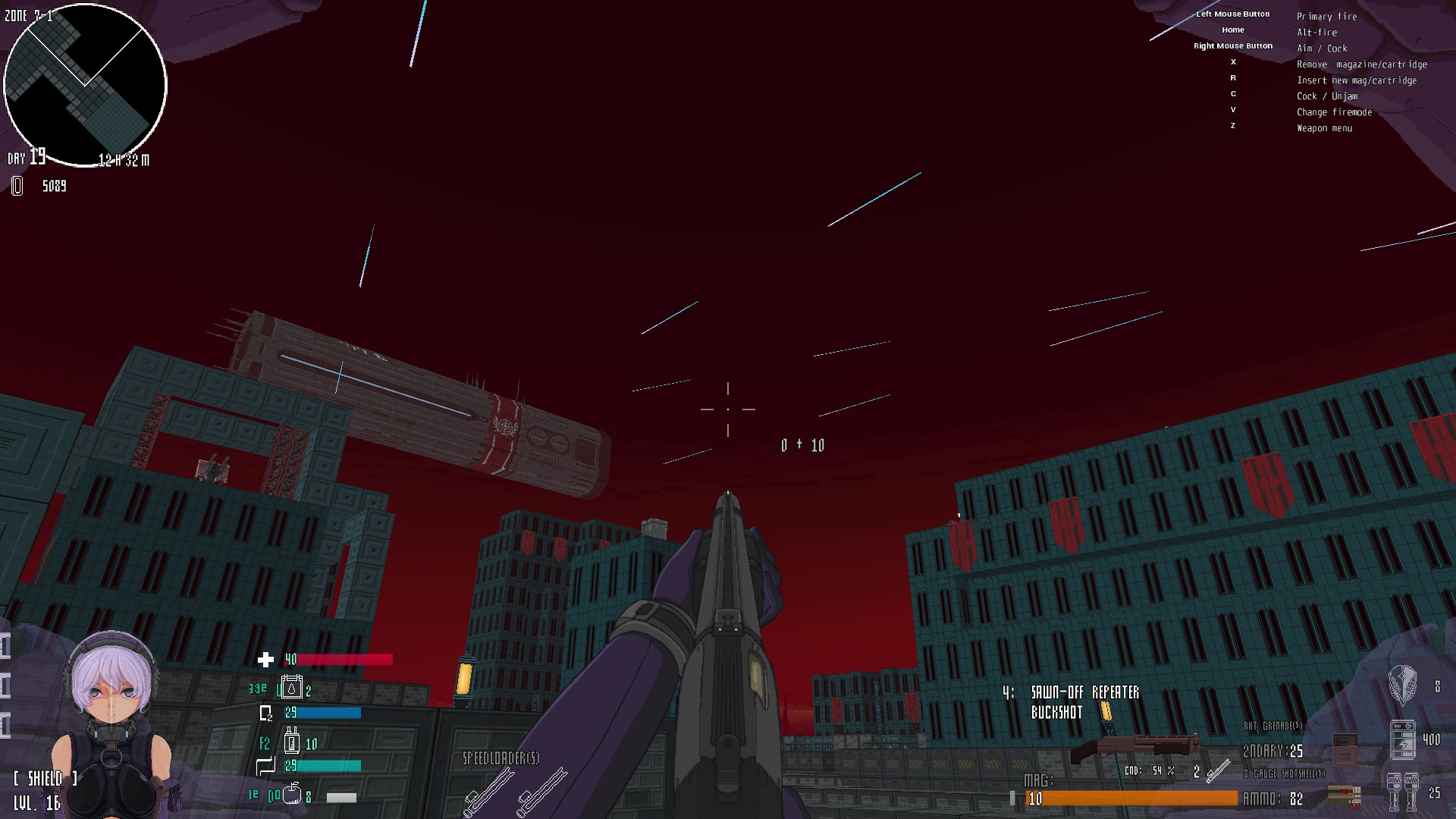Click the F2 stim injector icon showing 10
Screen dimensions: 1456x819
click(x=293, y=742)
